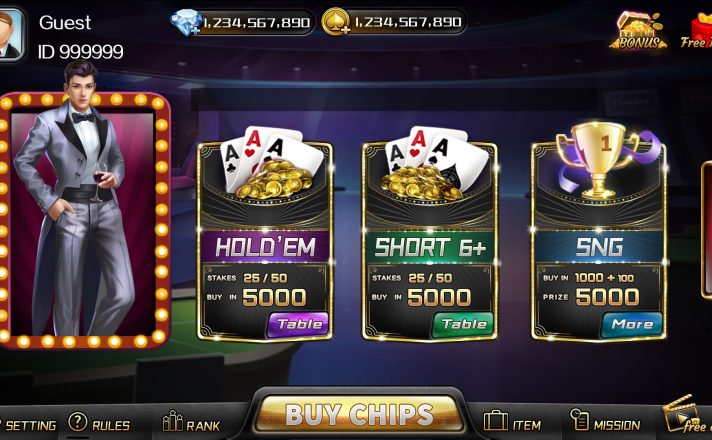The height and width of the screenshot is (440, 712).
Task: Click the Short 6+ Table button
Action: [x=463, y=324]
